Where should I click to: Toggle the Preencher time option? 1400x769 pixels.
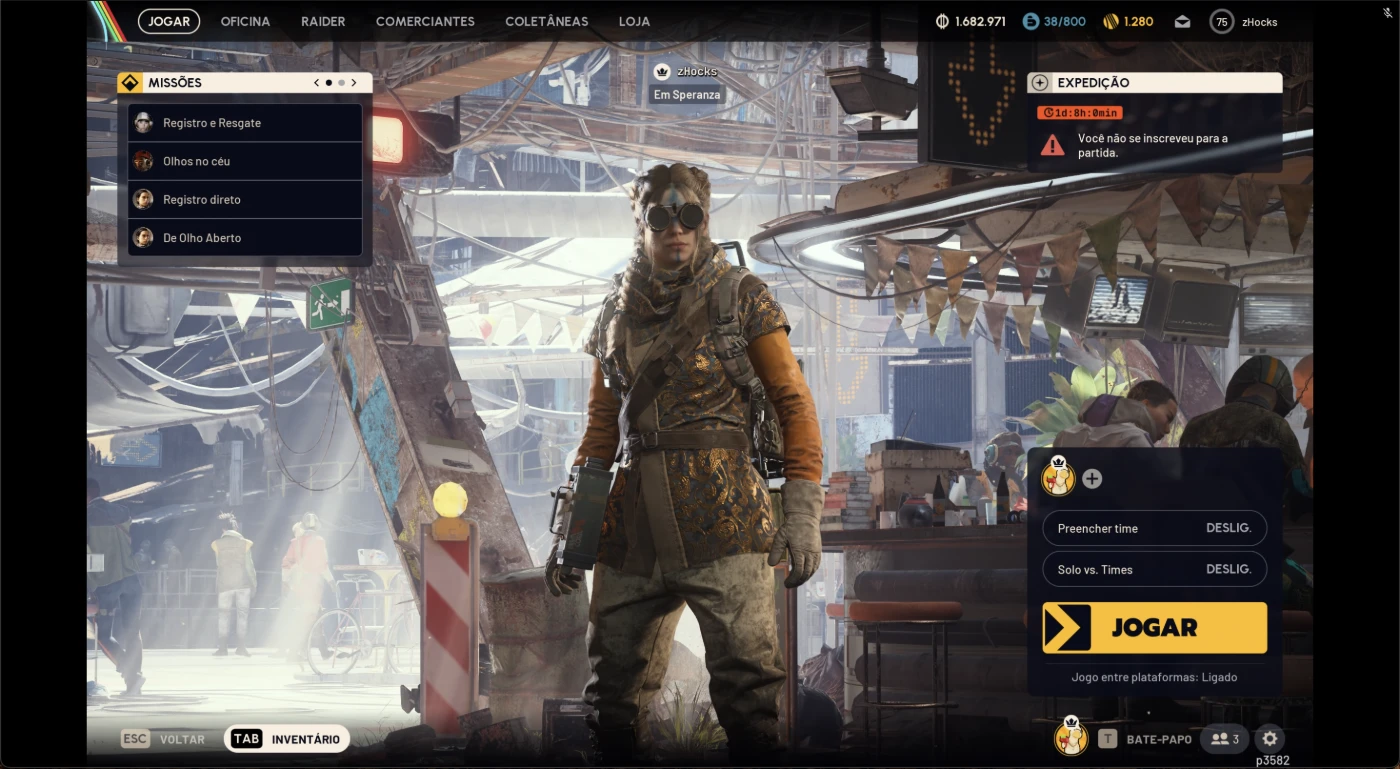click(1154, 528)
